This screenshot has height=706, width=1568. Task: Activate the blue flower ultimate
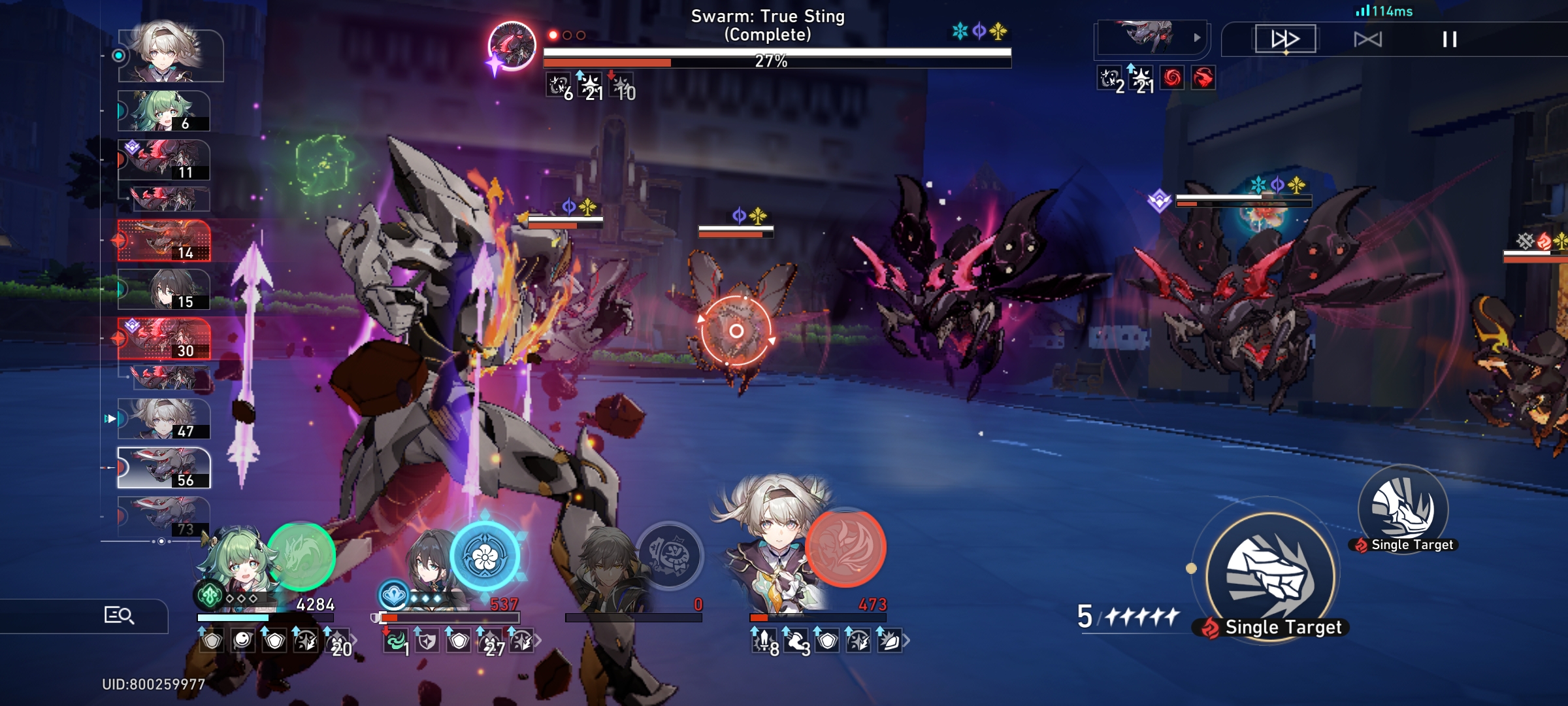click(485, 557)
